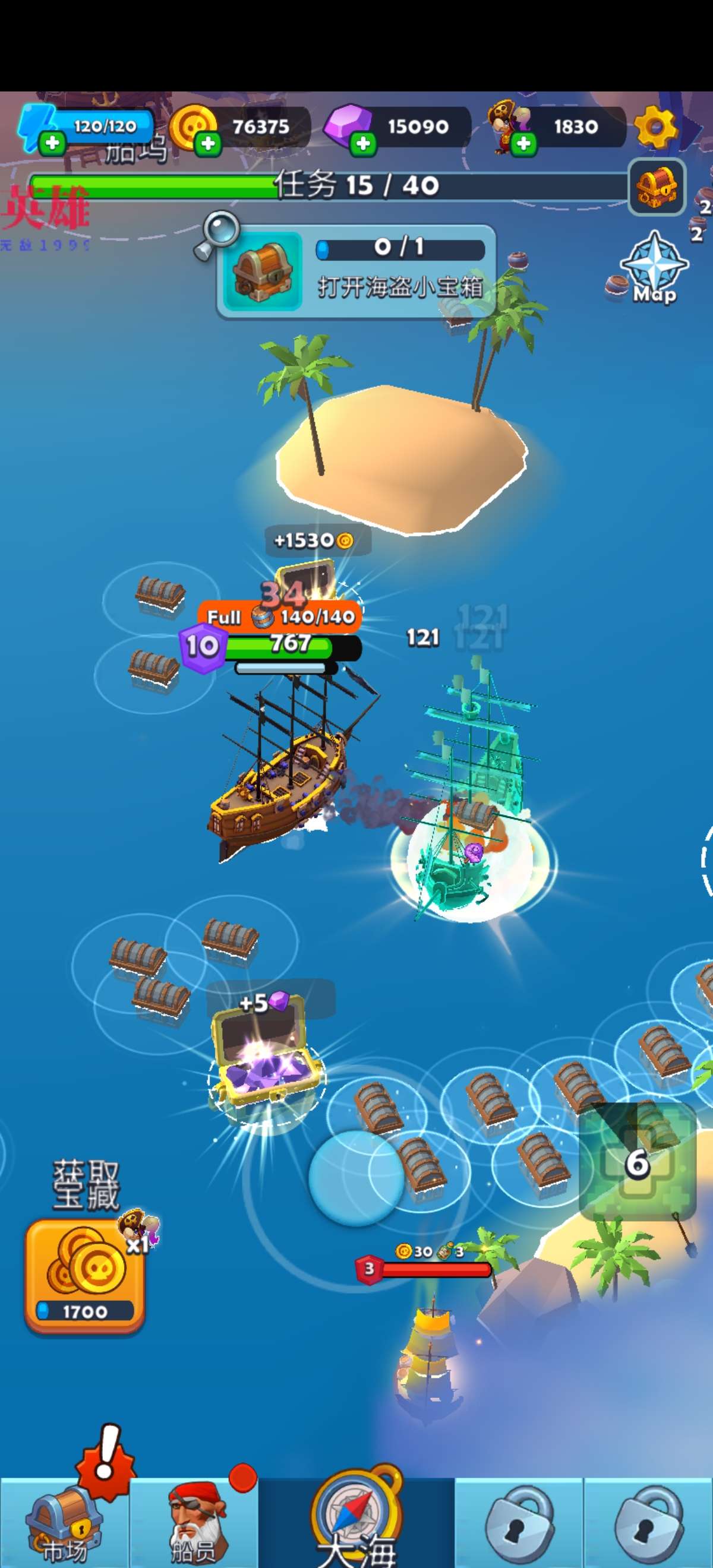Claim the treasure coin button for 1700
The height and width of the screenshot is (1568, 713).
pos(84,1275)
